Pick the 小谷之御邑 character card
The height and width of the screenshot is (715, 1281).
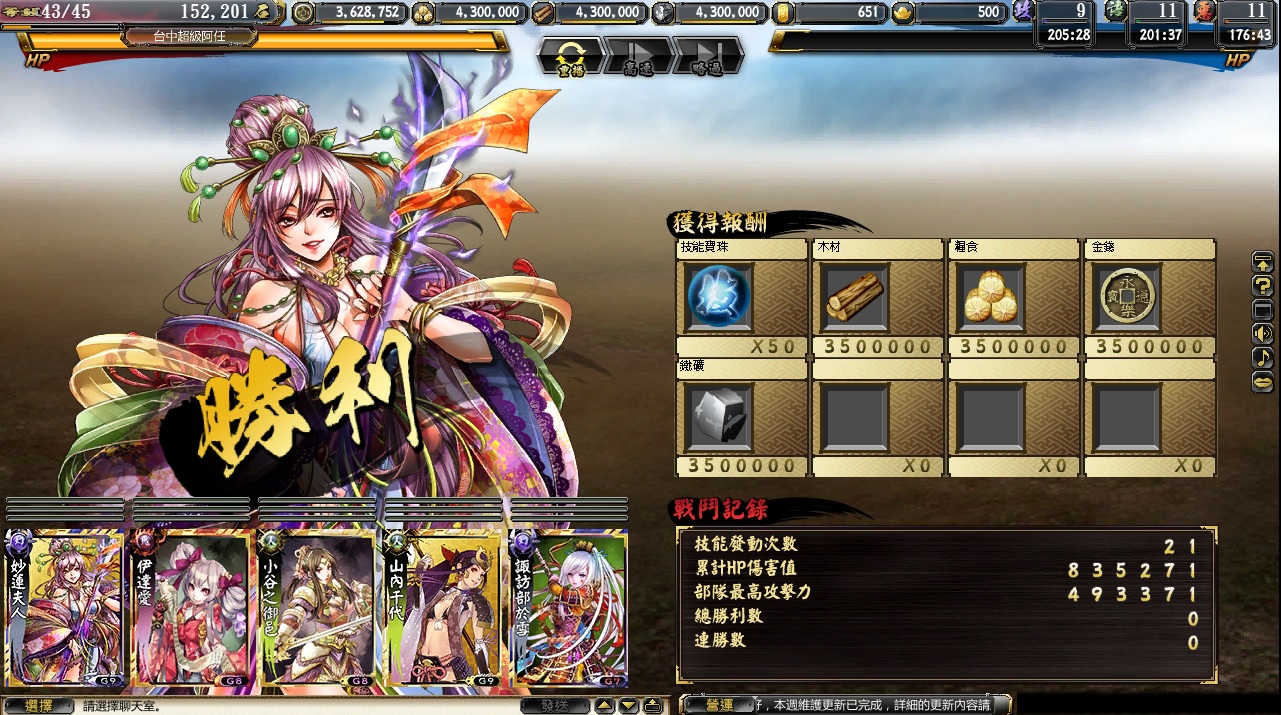tap(317, 606)
